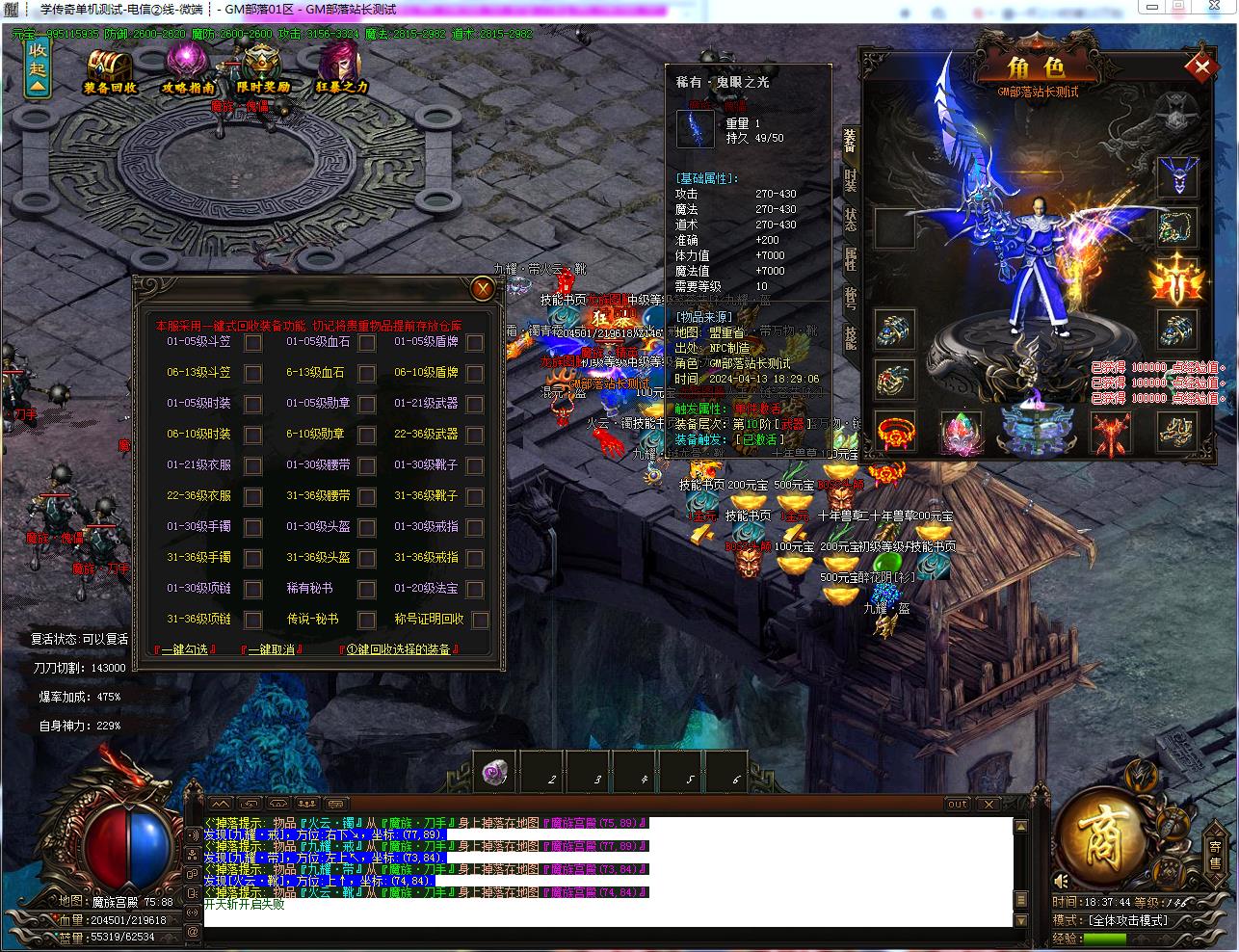The height and width of the screenshot is (952, 1239).
Task: Click the 一键勾选 select-all link
Action: coord(184,650)
